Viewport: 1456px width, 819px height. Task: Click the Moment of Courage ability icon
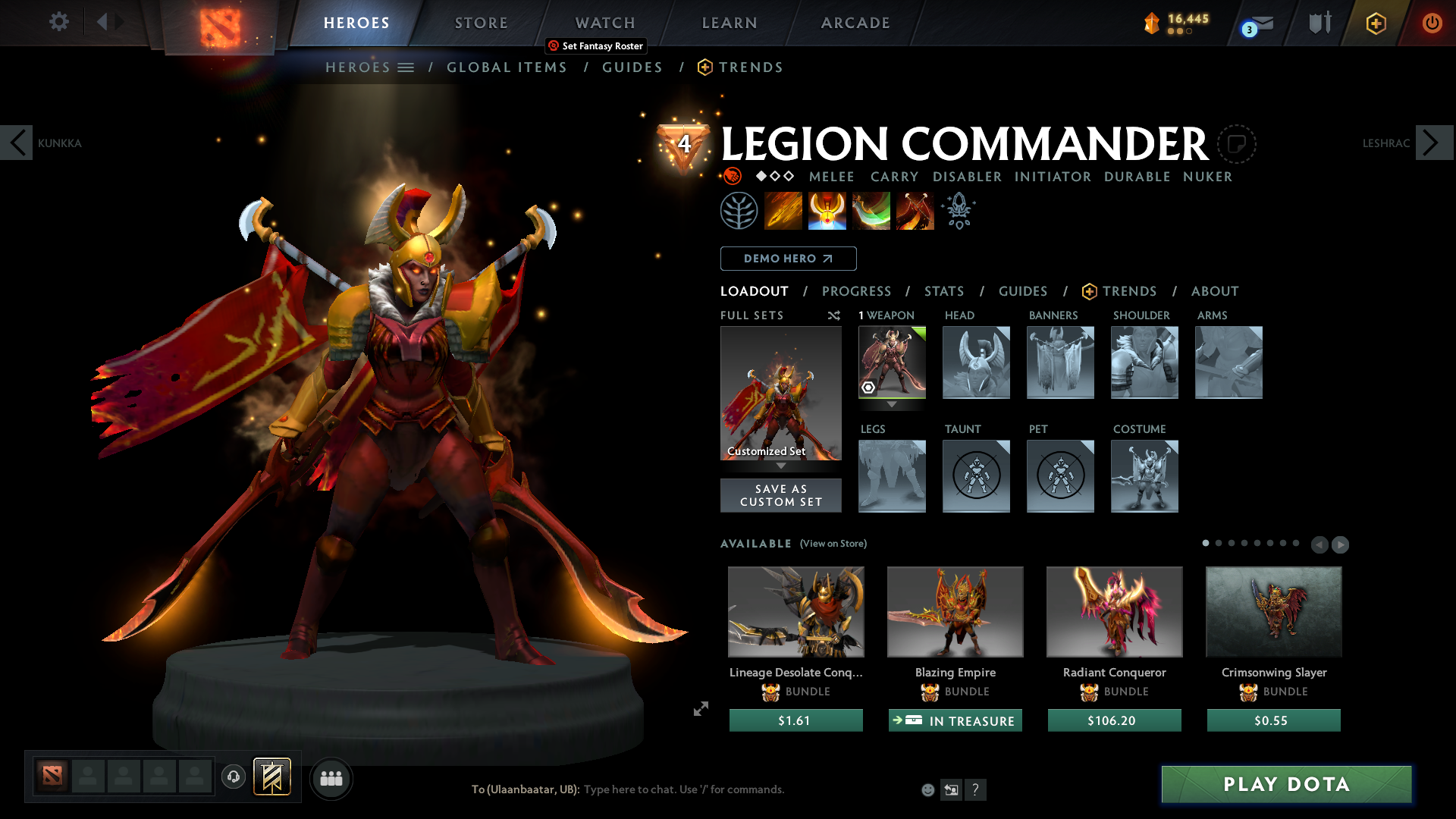click(871, 210)
